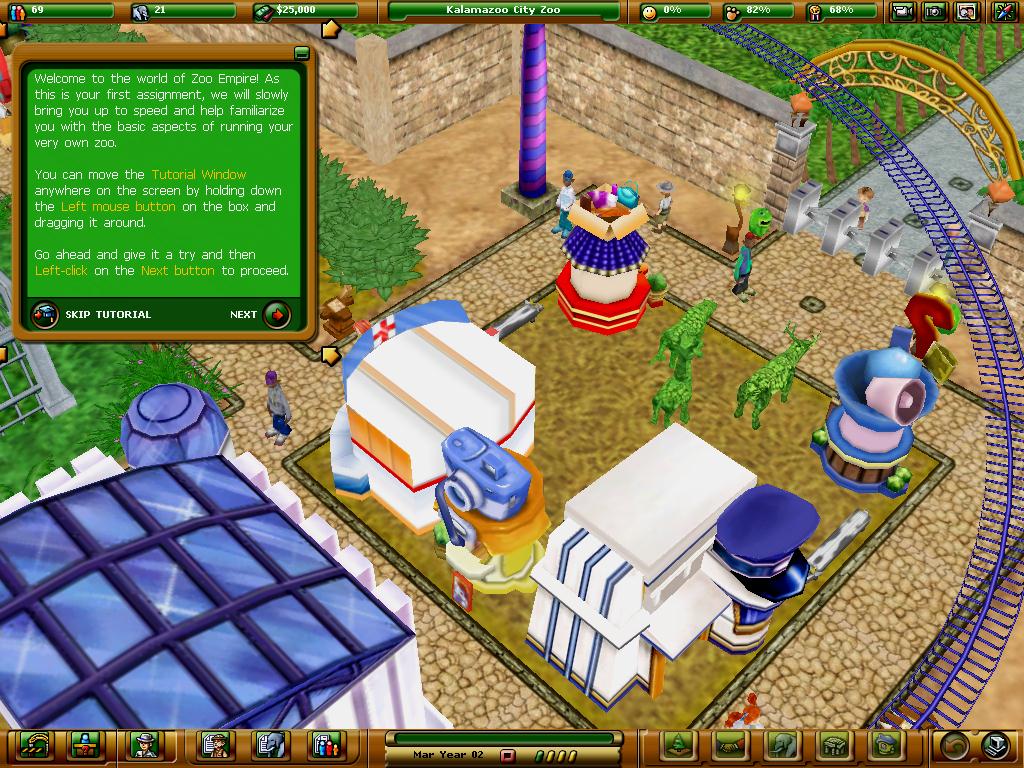Activate the video camera view
1024x768 pixels.
pyautogui.click(x=903, y=12)
